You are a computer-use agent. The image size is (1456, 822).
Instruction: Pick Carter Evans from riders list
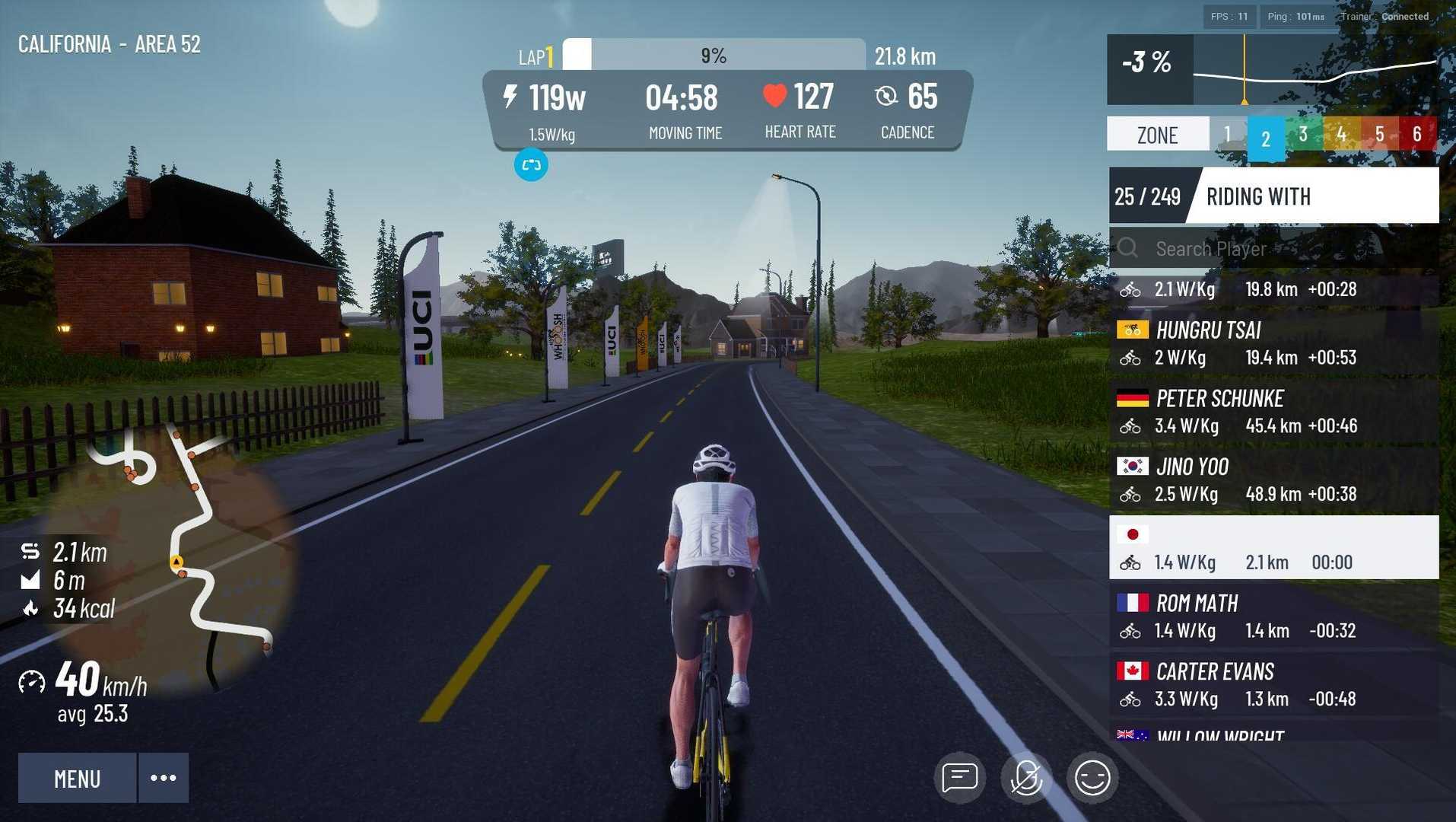tap(1273, 685)
